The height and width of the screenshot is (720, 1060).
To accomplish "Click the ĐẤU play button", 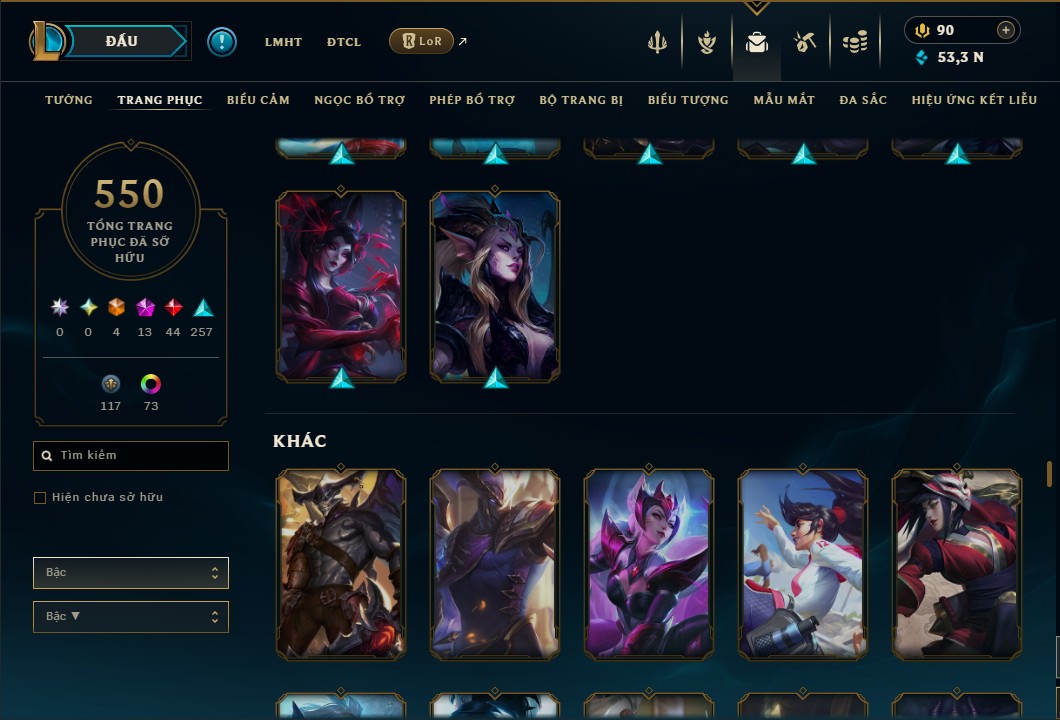I will [x=122, y=41].
